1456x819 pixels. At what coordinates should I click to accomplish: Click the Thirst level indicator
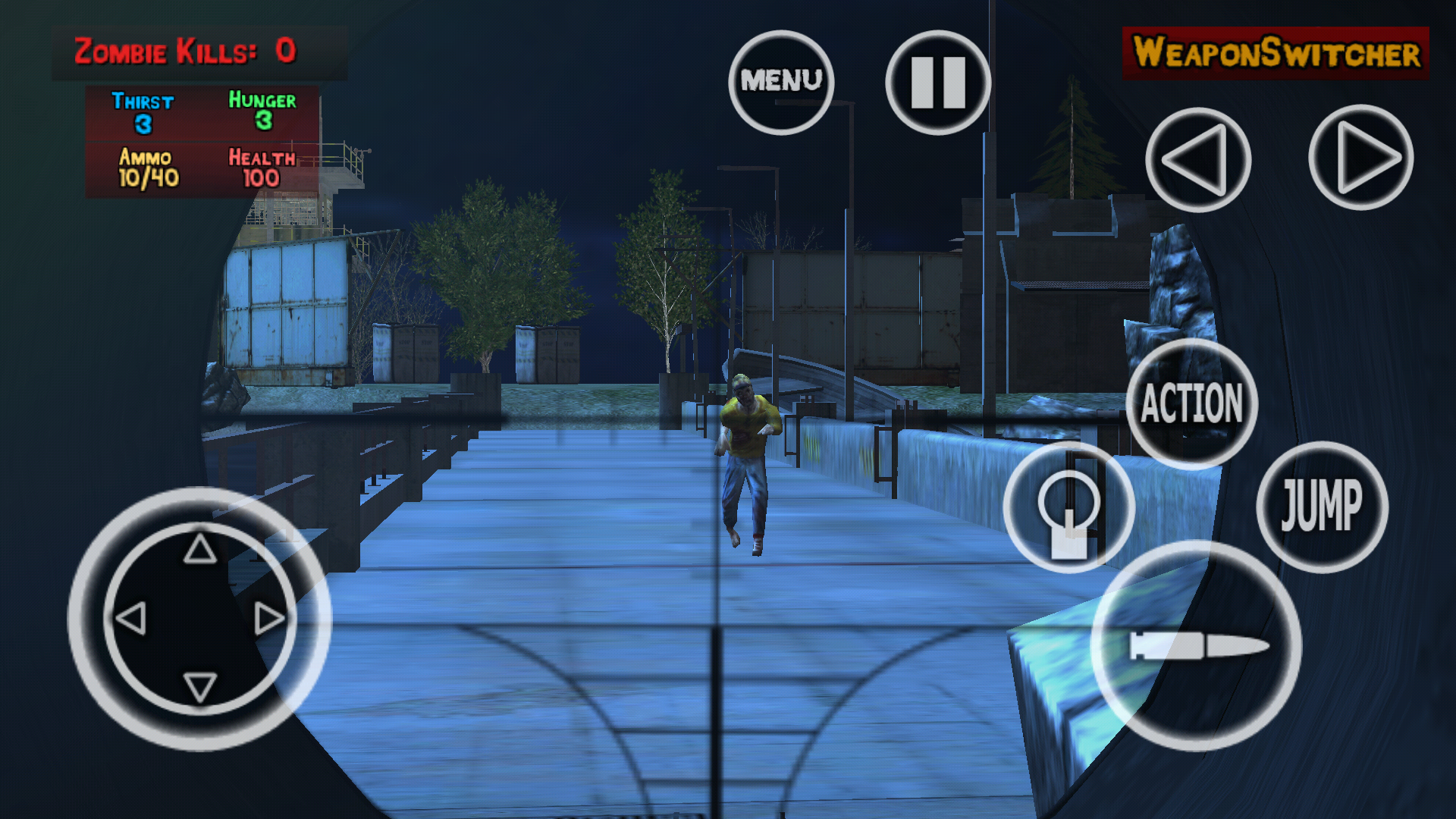[x=144, y=111]
